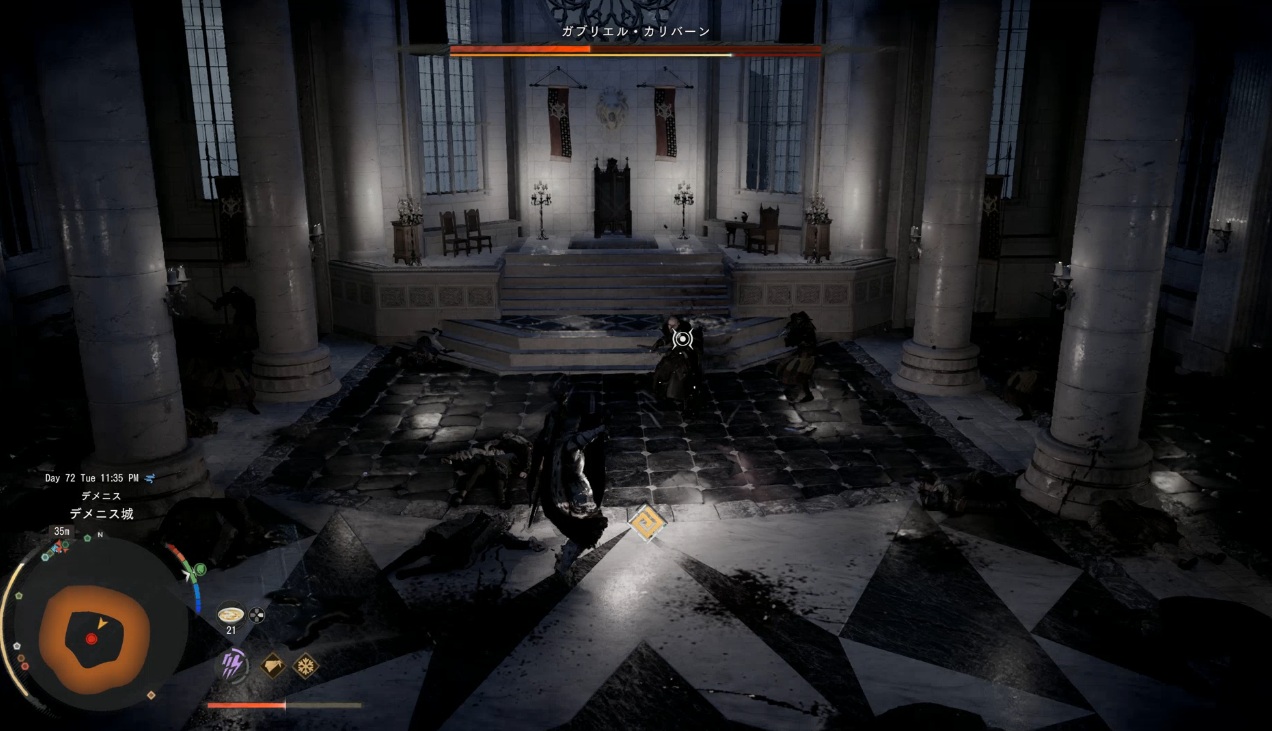Click the red target marker on minimap
Viewport: 1272px width, 731px height.
(x=91, y=638)
